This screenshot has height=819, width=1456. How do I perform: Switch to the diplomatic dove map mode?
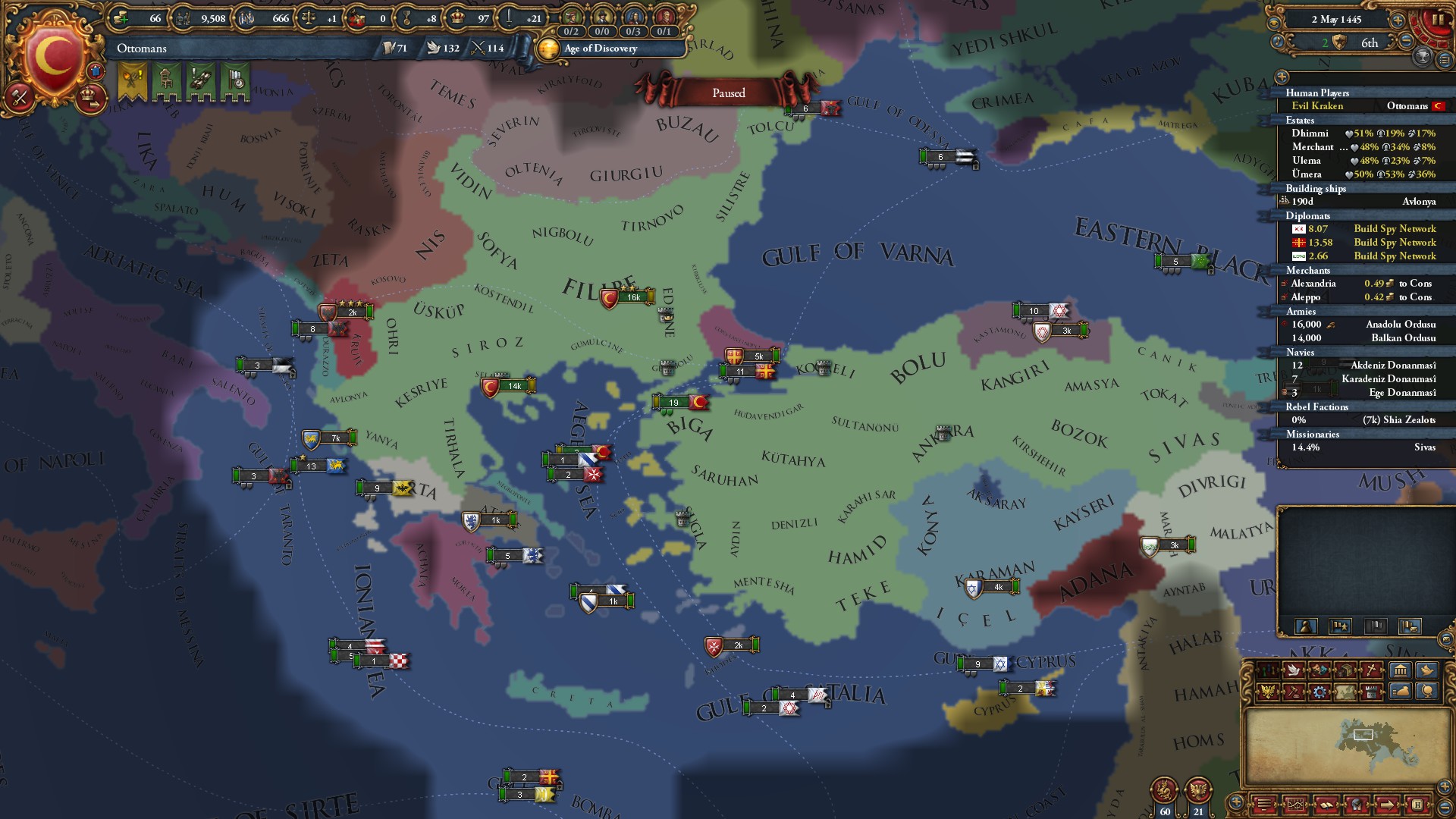pos(1292,670)
